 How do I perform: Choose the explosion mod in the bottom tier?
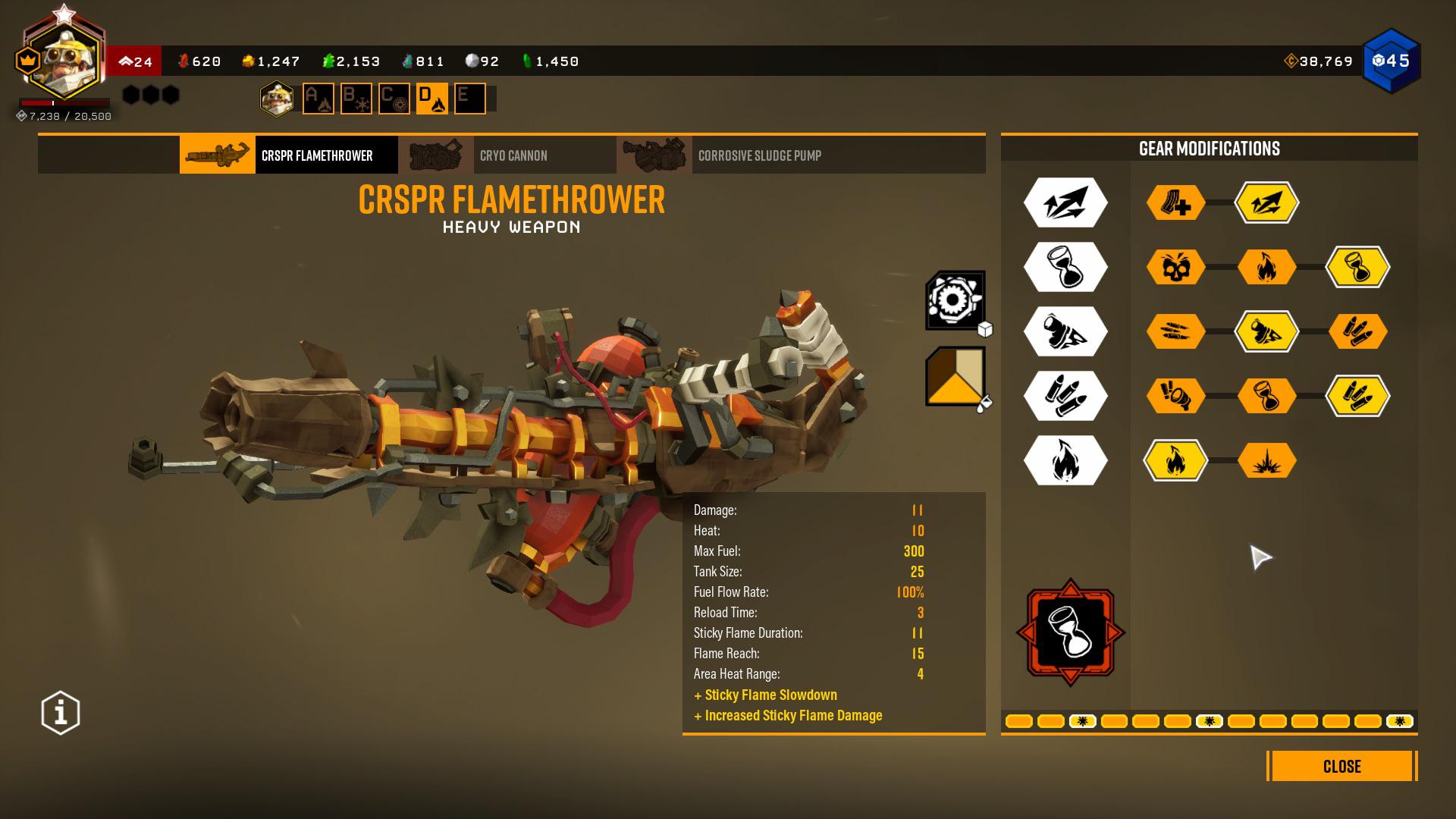tap(1269, 460)
